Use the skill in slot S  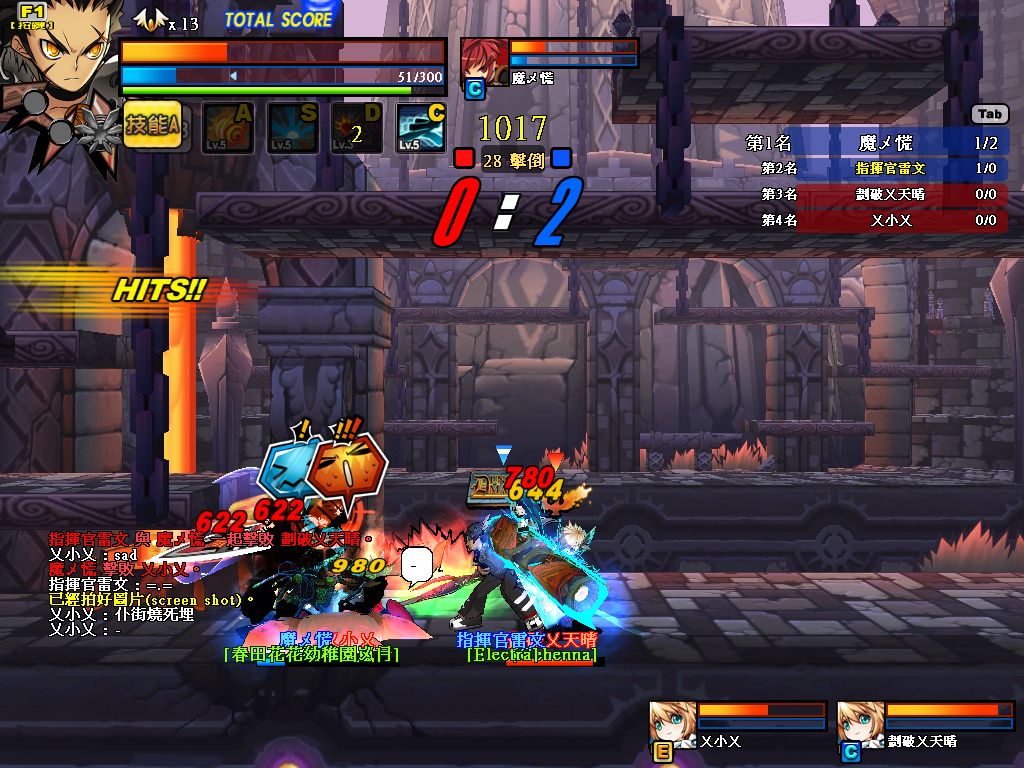point(292,128)
